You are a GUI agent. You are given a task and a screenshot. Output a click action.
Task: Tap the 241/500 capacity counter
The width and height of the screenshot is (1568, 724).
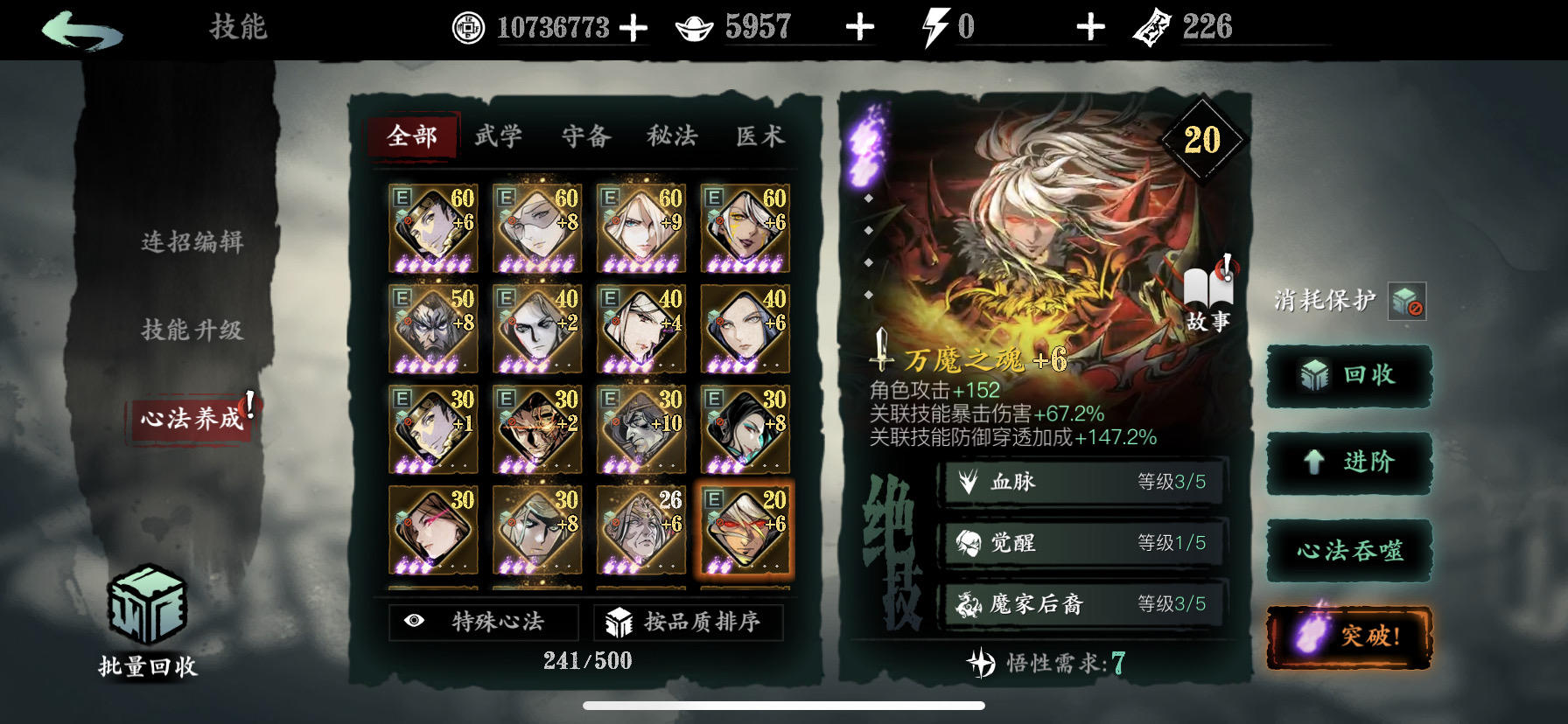click(x=585, y=662)
